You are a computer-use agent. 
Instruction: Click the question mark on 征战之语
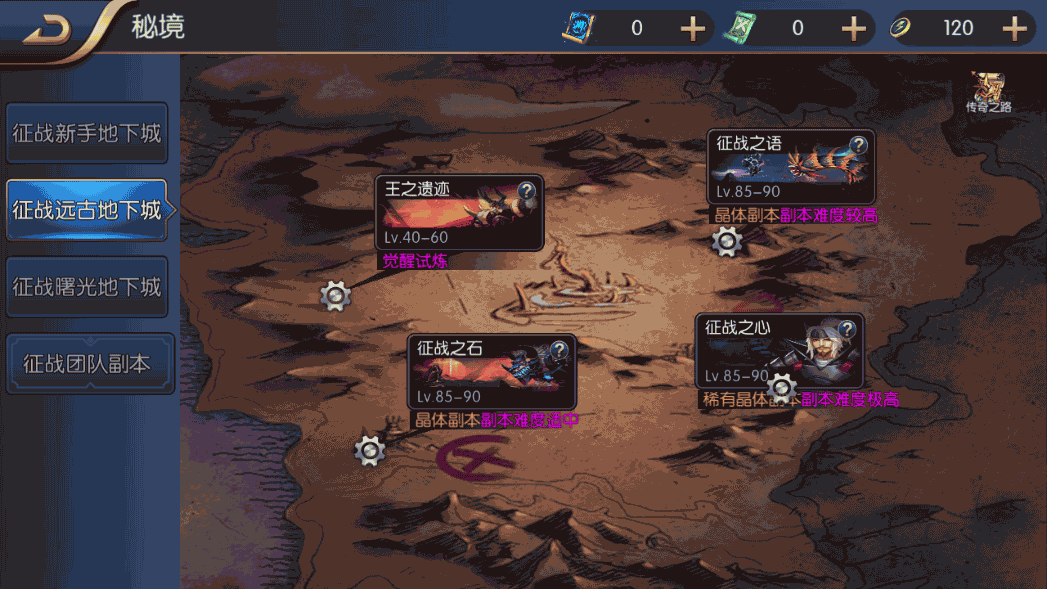[x=858, y=145]
